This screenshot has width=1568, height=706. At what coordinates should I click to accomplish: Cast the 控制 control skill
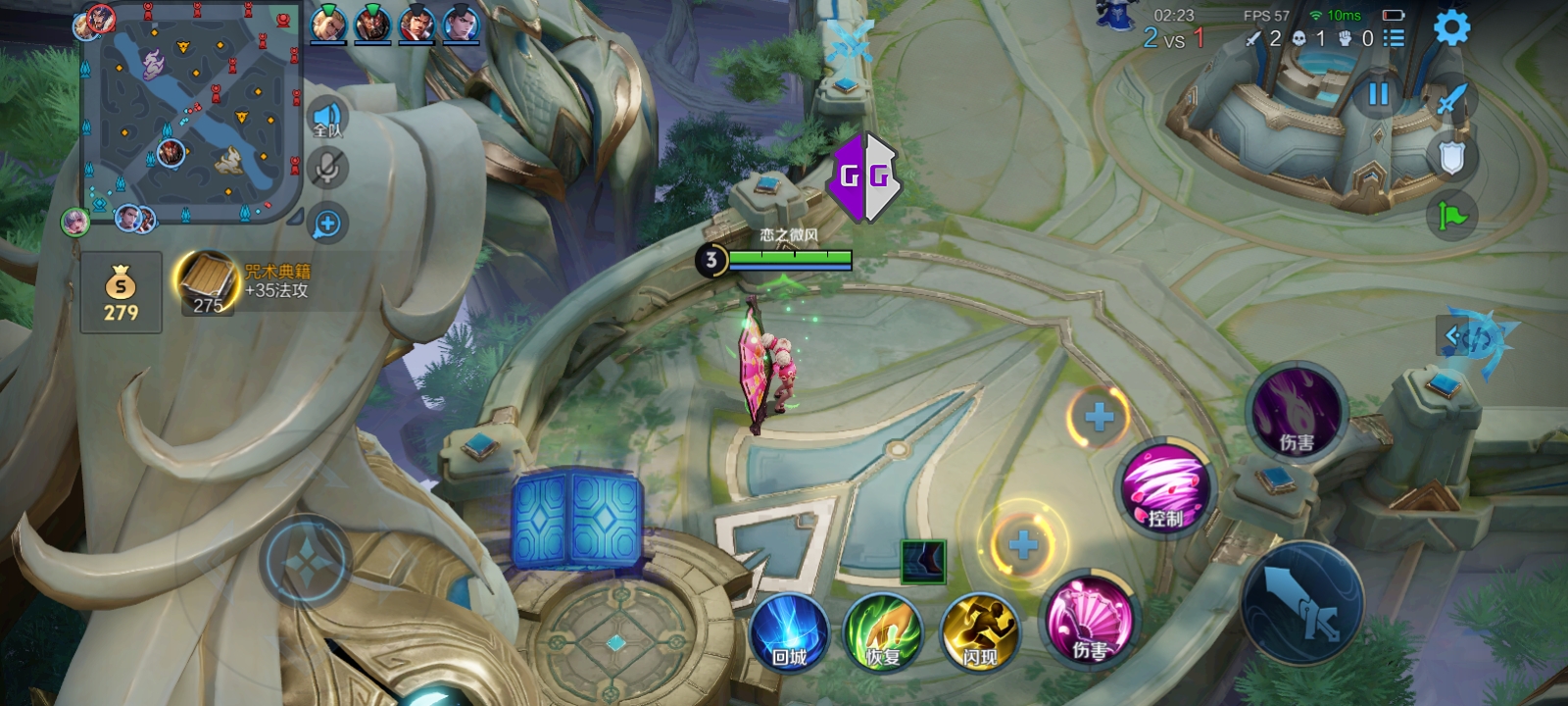point(1164,487)
